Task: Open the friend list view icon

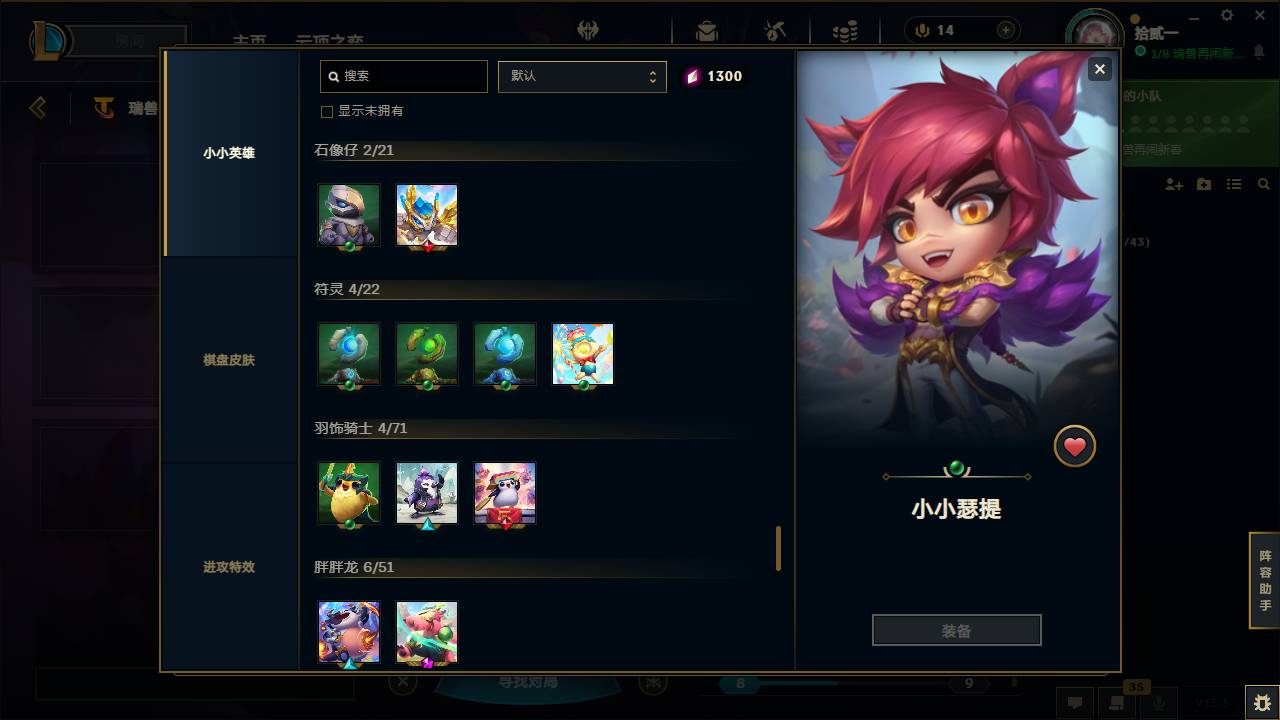Action: click(x=1234, y=184)
